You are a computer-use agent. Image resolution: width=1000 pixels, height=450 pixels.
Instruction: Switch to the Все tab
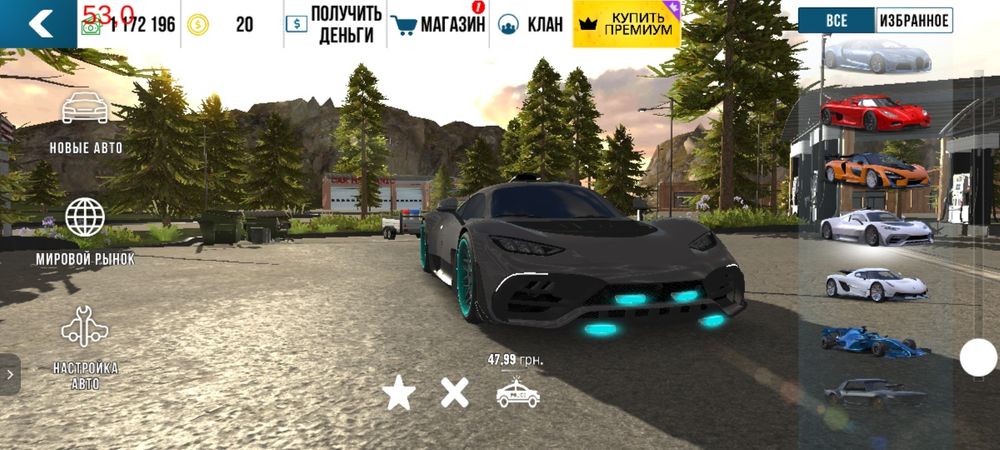tap(836, 20)
